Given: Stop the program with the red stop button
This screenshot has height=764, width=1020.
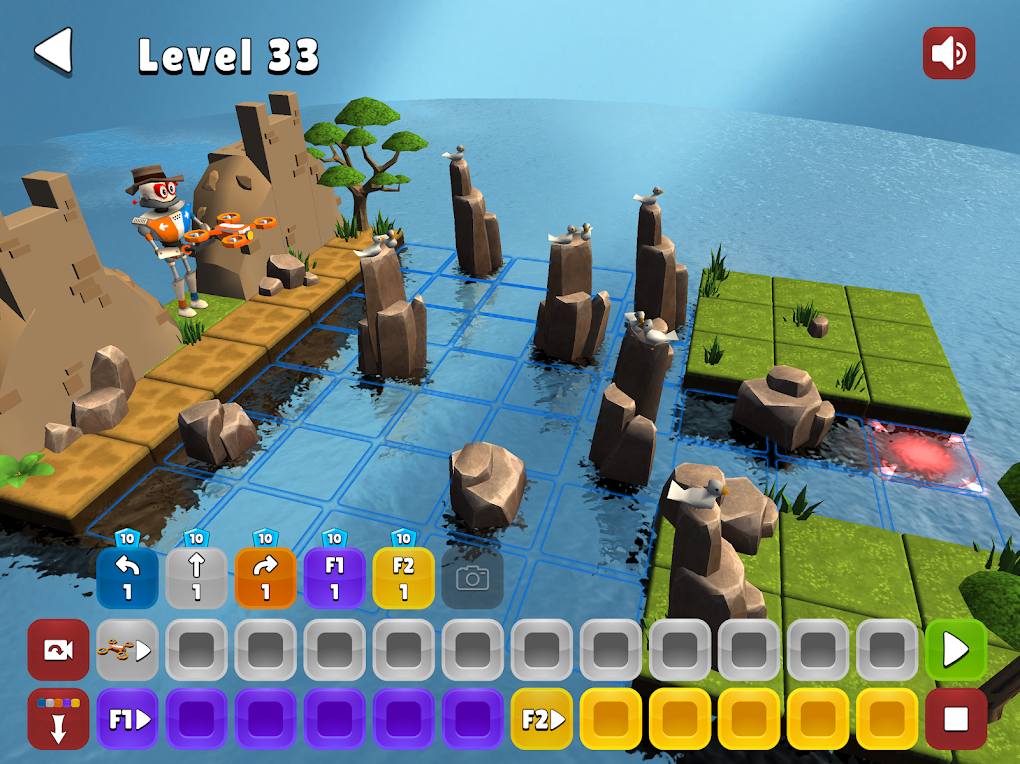Looking at the screenshot, I should coord(956,719).
